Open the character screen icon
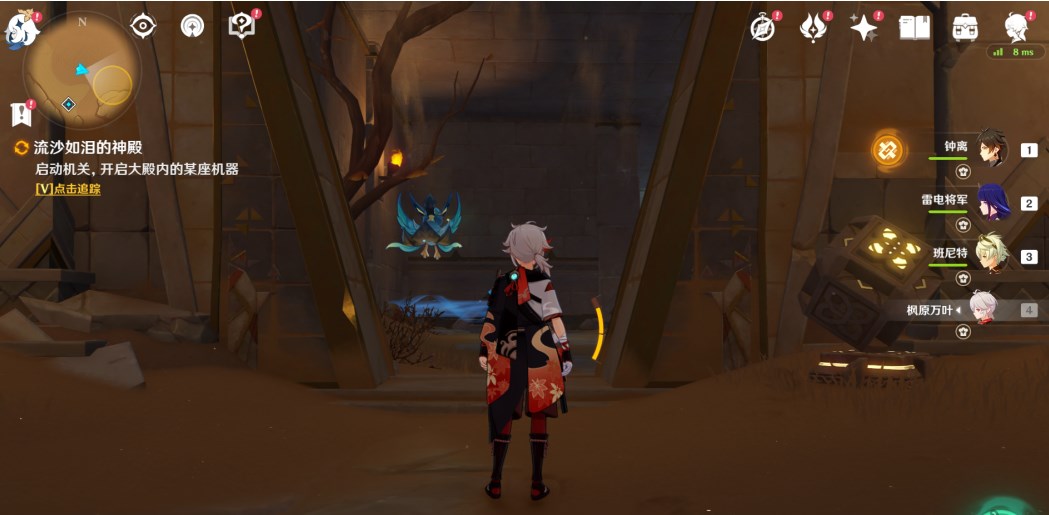1049x515 pixels. tap(1016, 28)
